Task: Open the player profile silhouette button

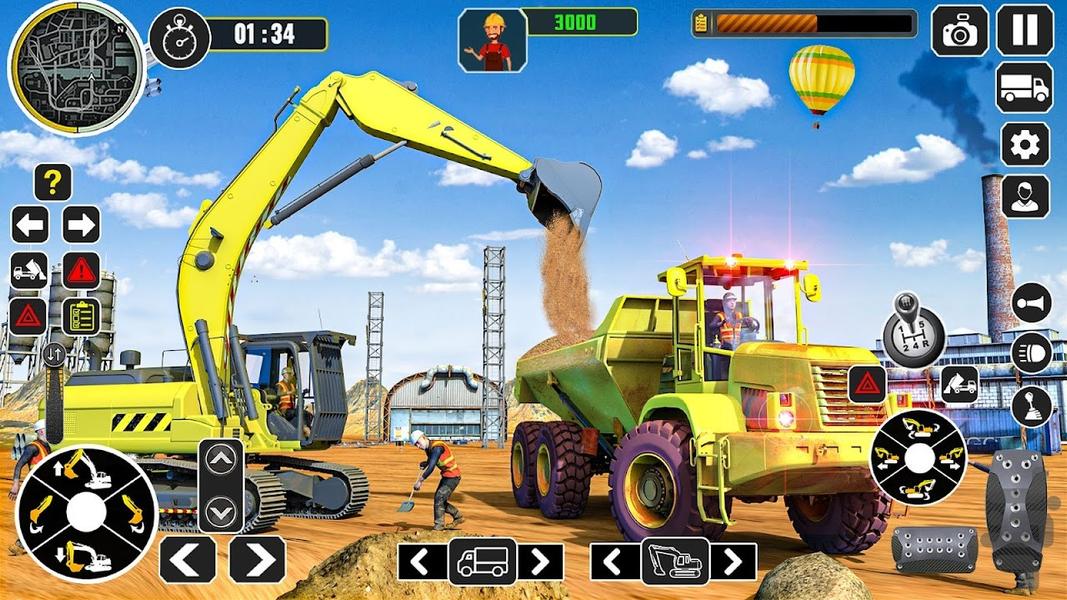Action: pyautogui.click(x=1025, y=197)
